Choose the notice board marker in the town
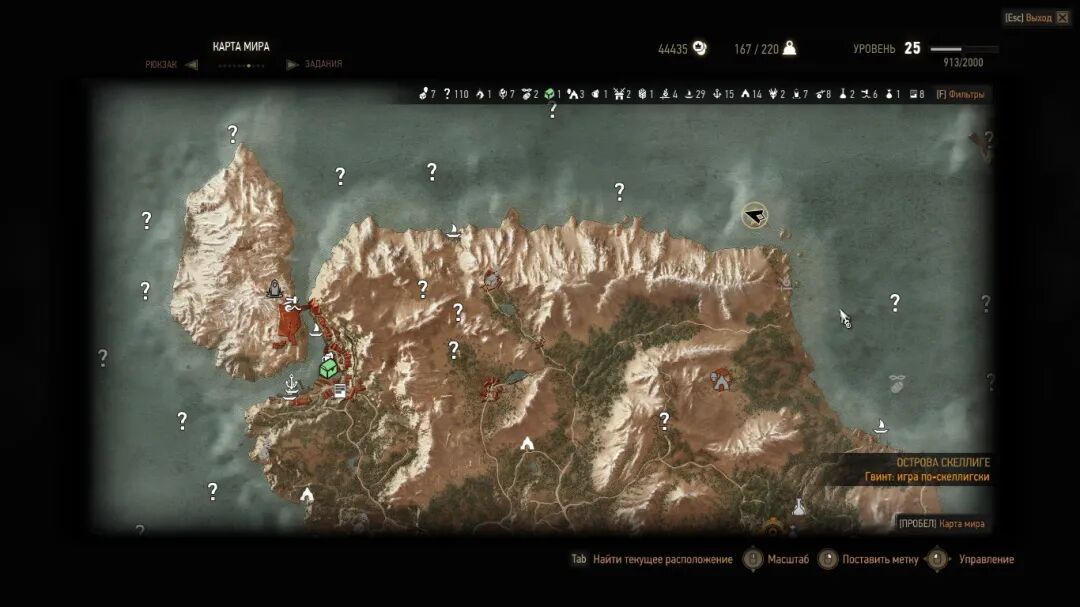The image size is (1080, 607). tap(340, 391)
